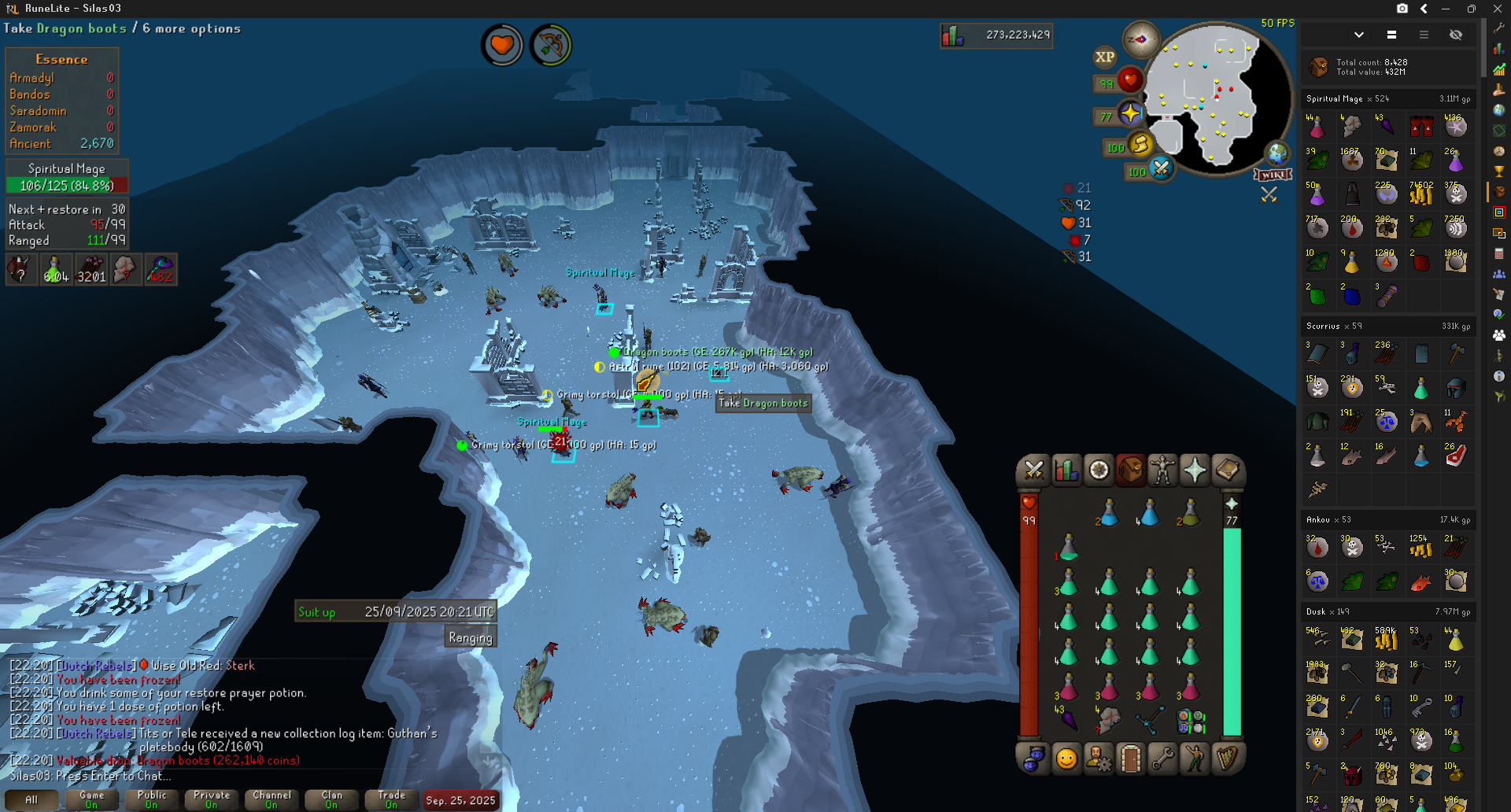Select the rune pouch in inventory
This screenshot has width=1511, height=812.
coord(1190,720)
